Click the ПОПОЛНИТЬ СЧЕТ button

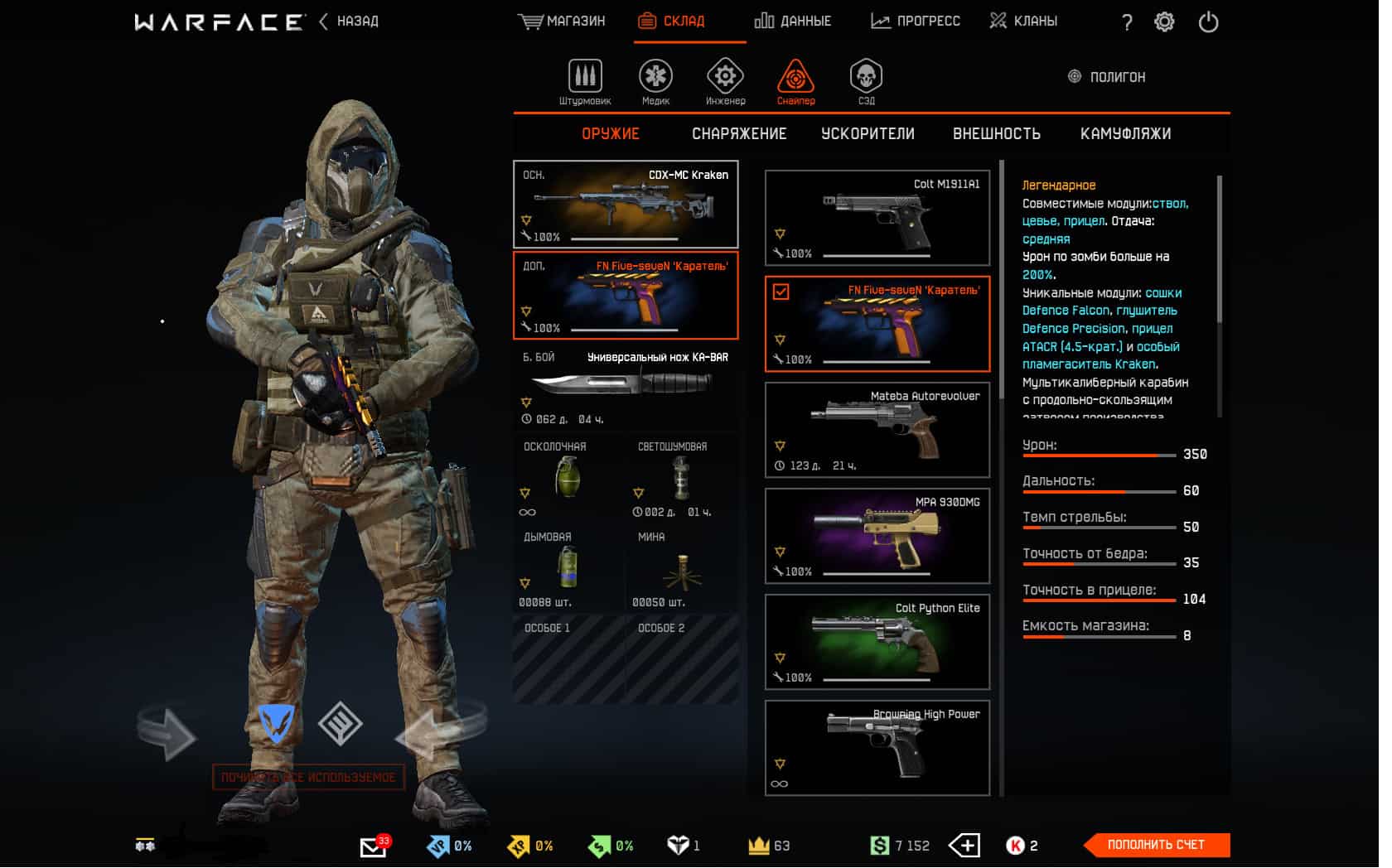coord(1156,845)
